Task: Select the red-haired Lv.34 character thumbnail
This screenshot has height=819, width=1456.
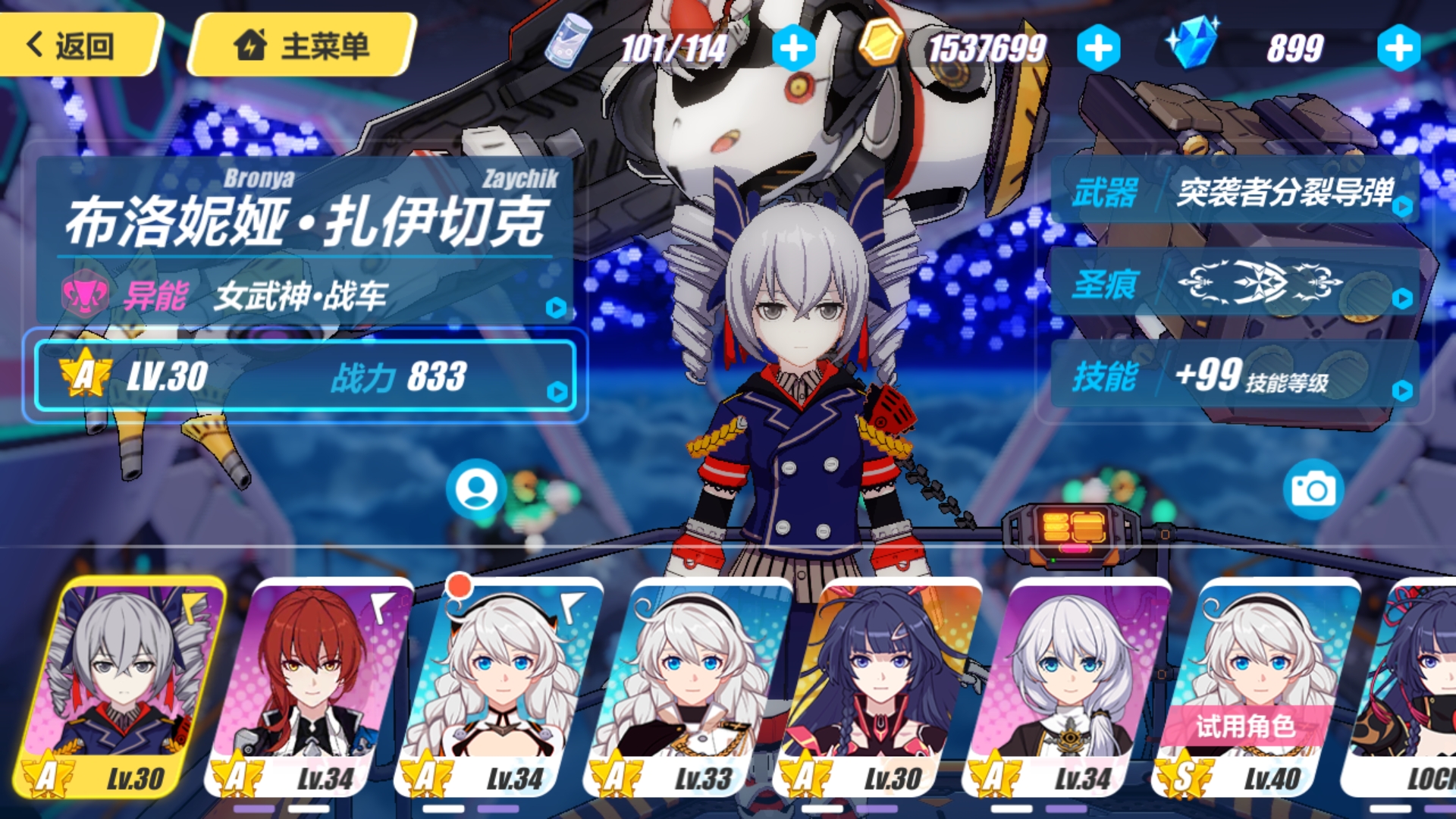Action: (308, 675)
